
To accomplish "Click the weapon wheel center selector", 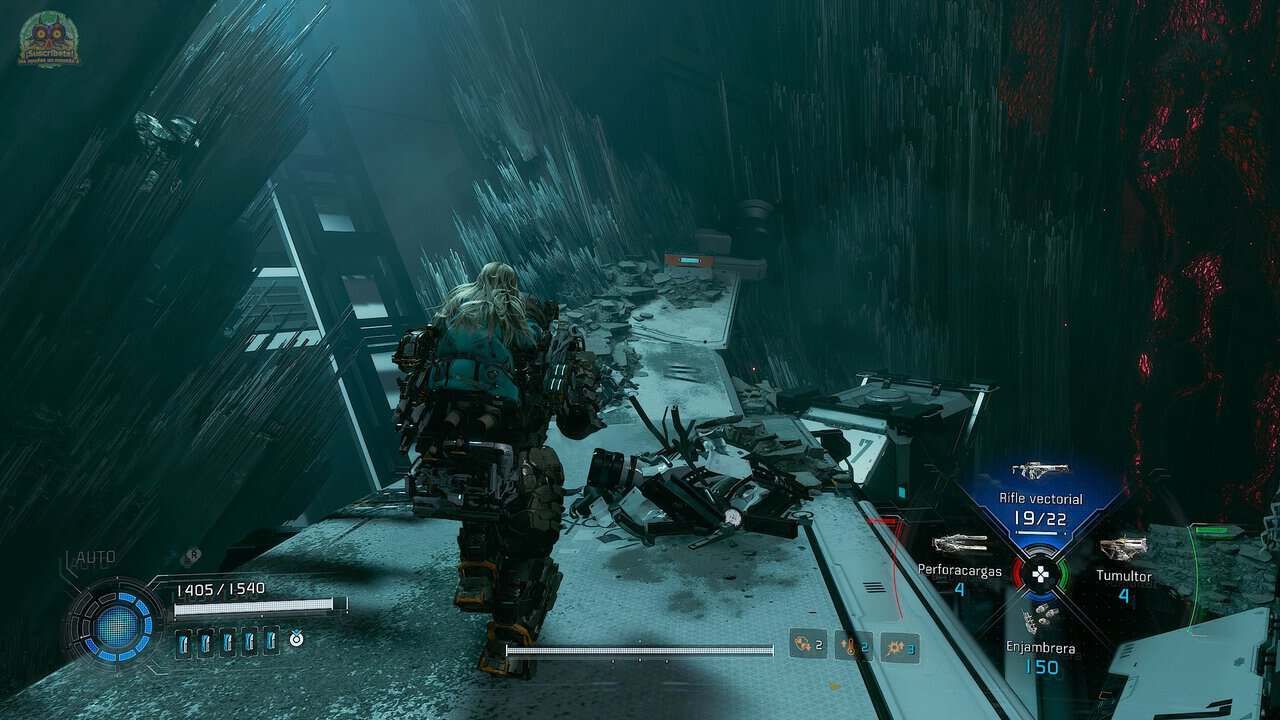I will (x=1041, y=575).
